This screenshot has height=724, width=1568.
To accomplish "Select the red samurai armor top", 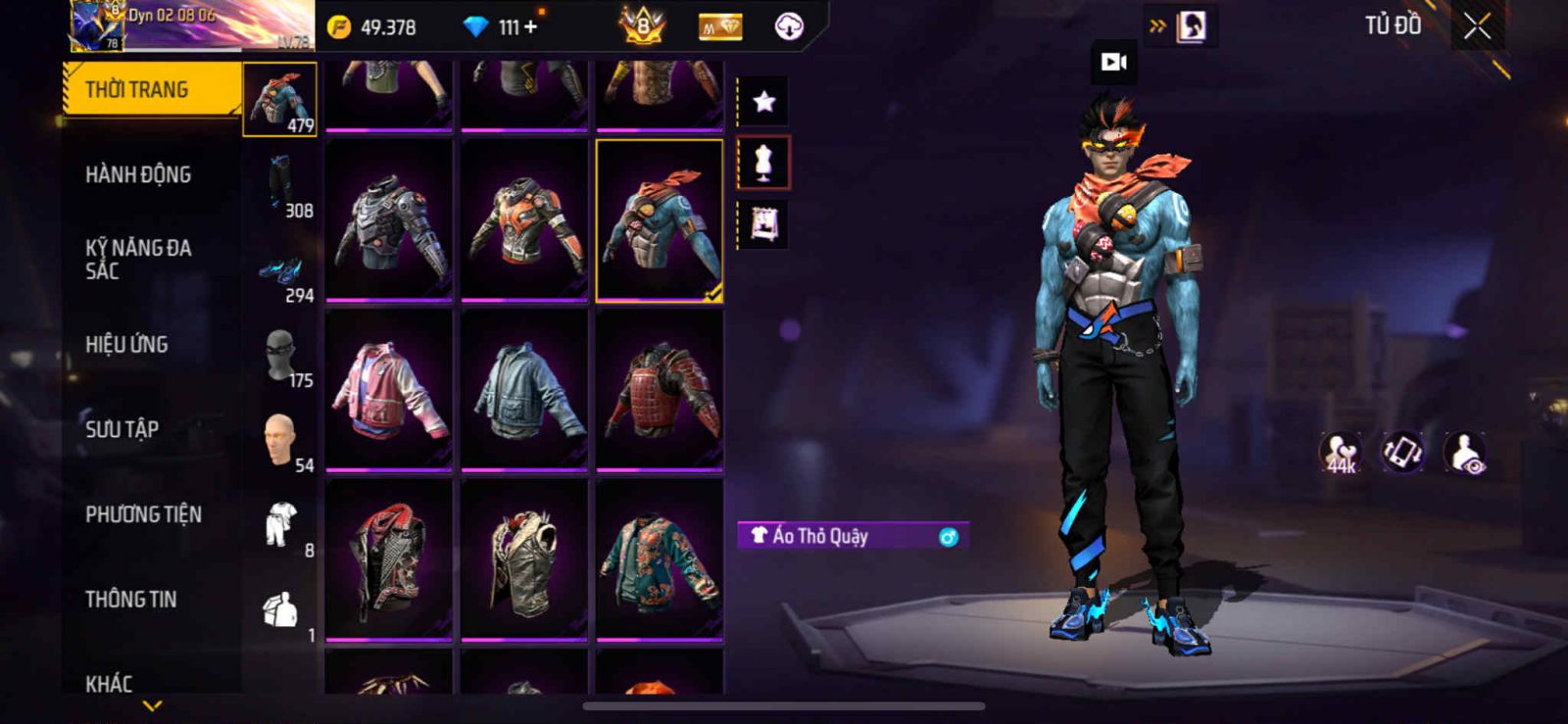I will 660,389.
